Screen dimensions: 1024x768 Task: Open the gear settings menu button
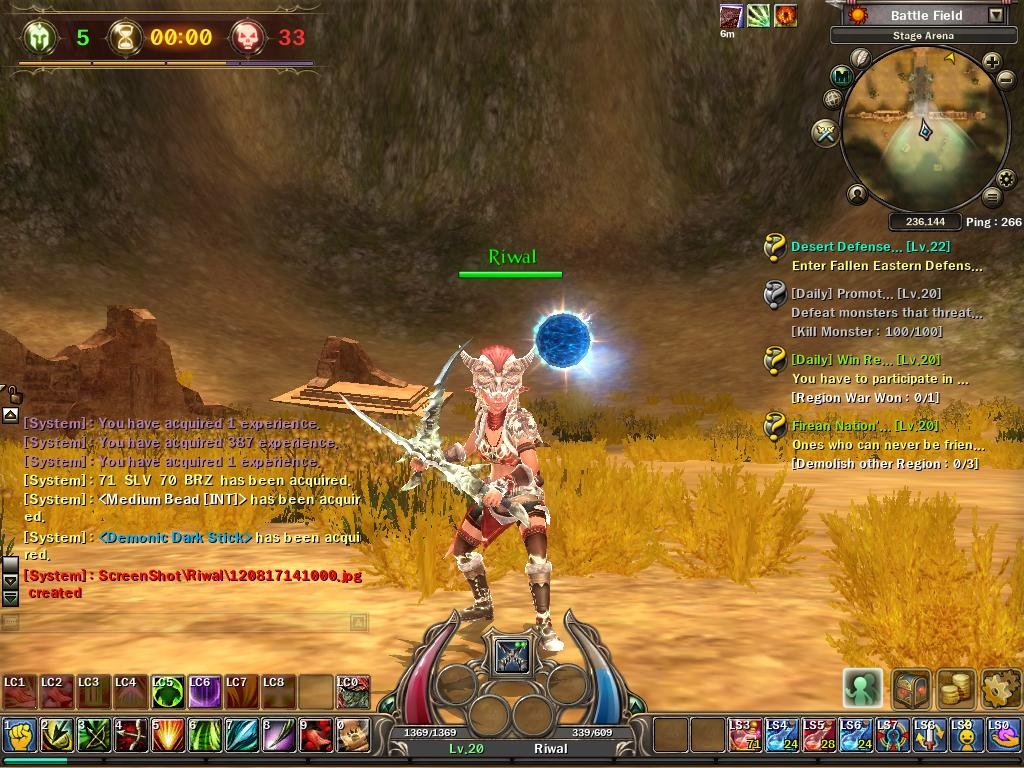[x=1000, y=688]
